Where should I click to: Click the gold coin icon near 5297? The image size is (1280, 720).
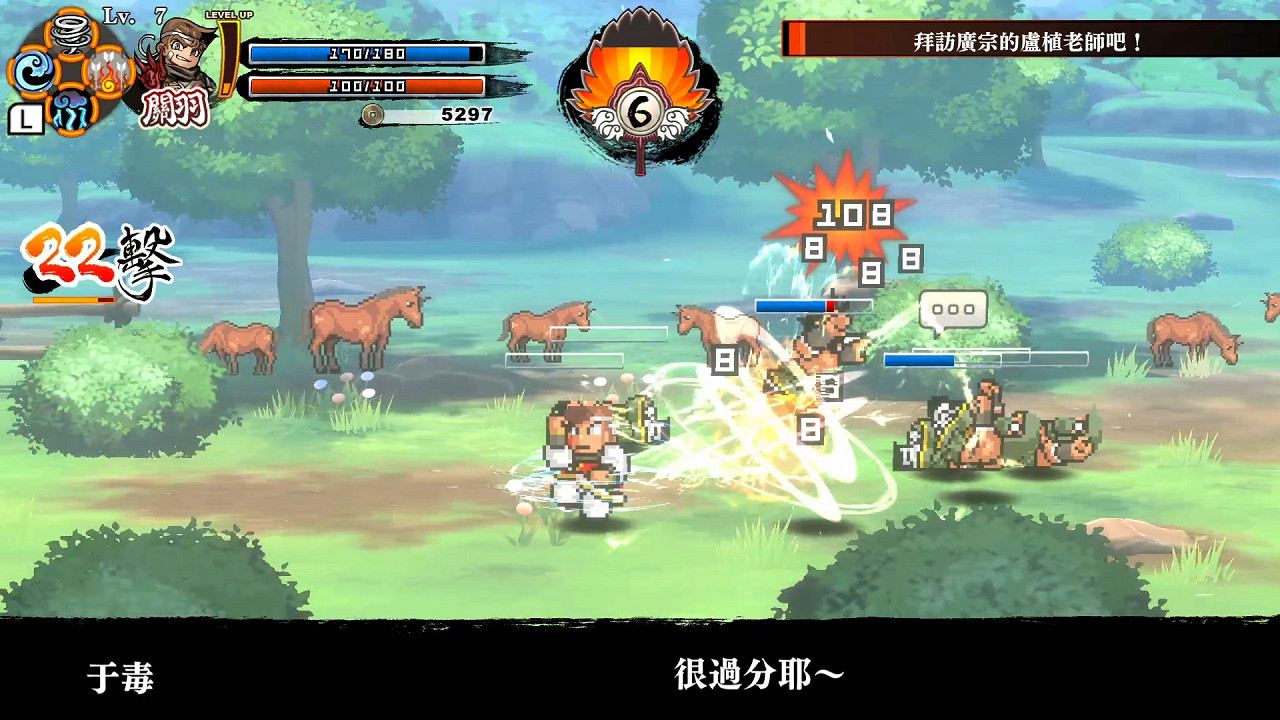[372, 115]
